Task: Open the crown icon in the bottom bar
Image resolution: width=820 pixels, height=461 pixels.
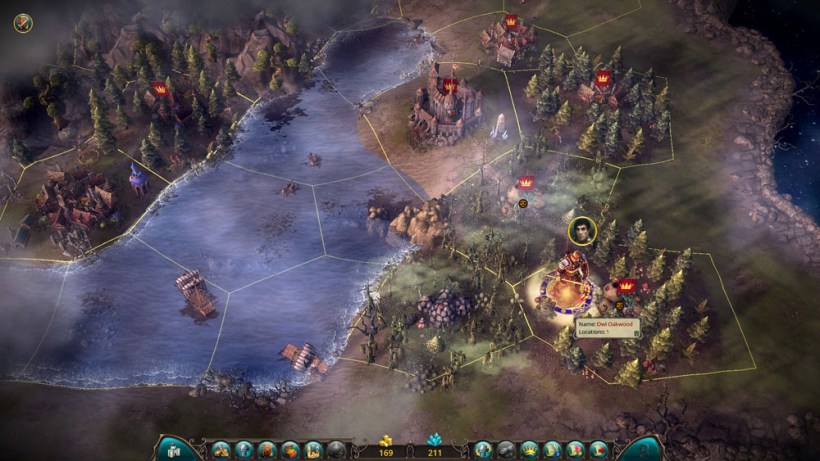Action: pos(530,449)
